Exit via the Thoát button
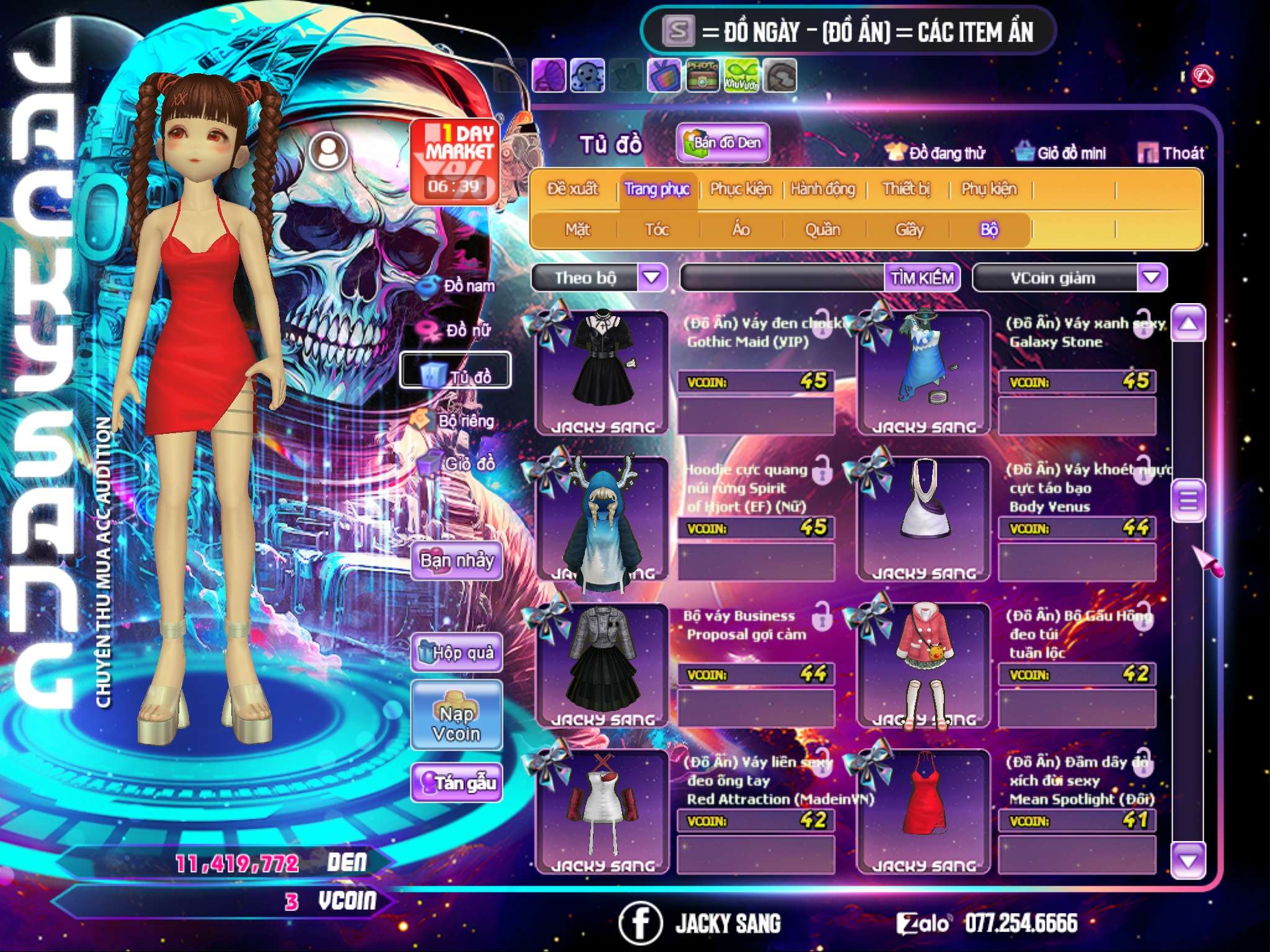The image size is (1270, 952). (1171, 153)
